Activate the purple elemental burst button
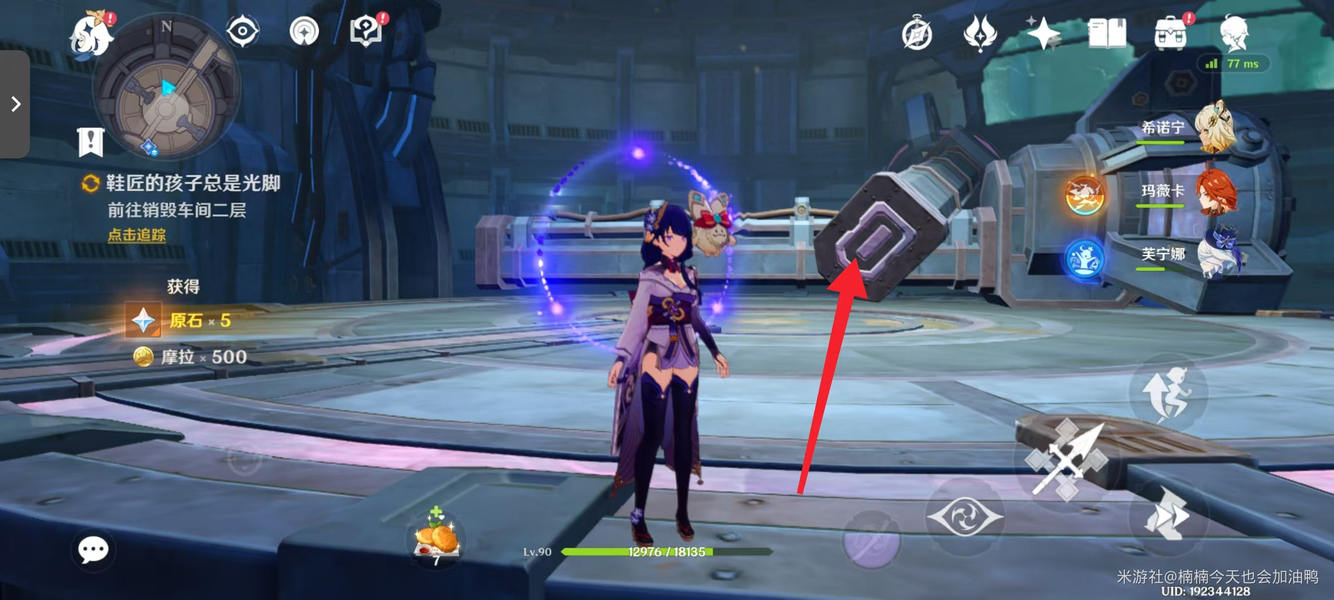The width and height of the screenshot is (1334, 600). [x=871, y=541]
